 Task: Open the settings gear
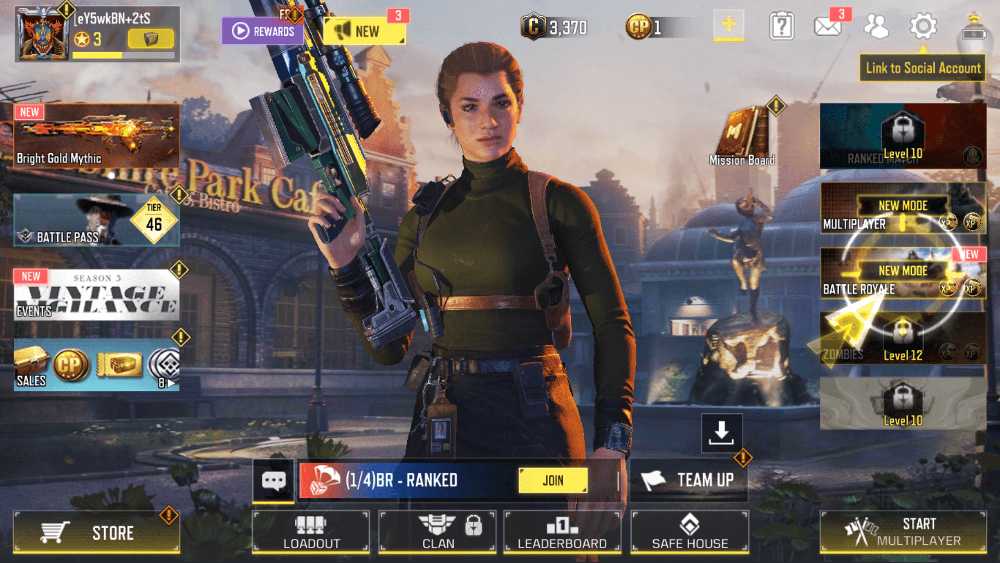pos(923,27)
